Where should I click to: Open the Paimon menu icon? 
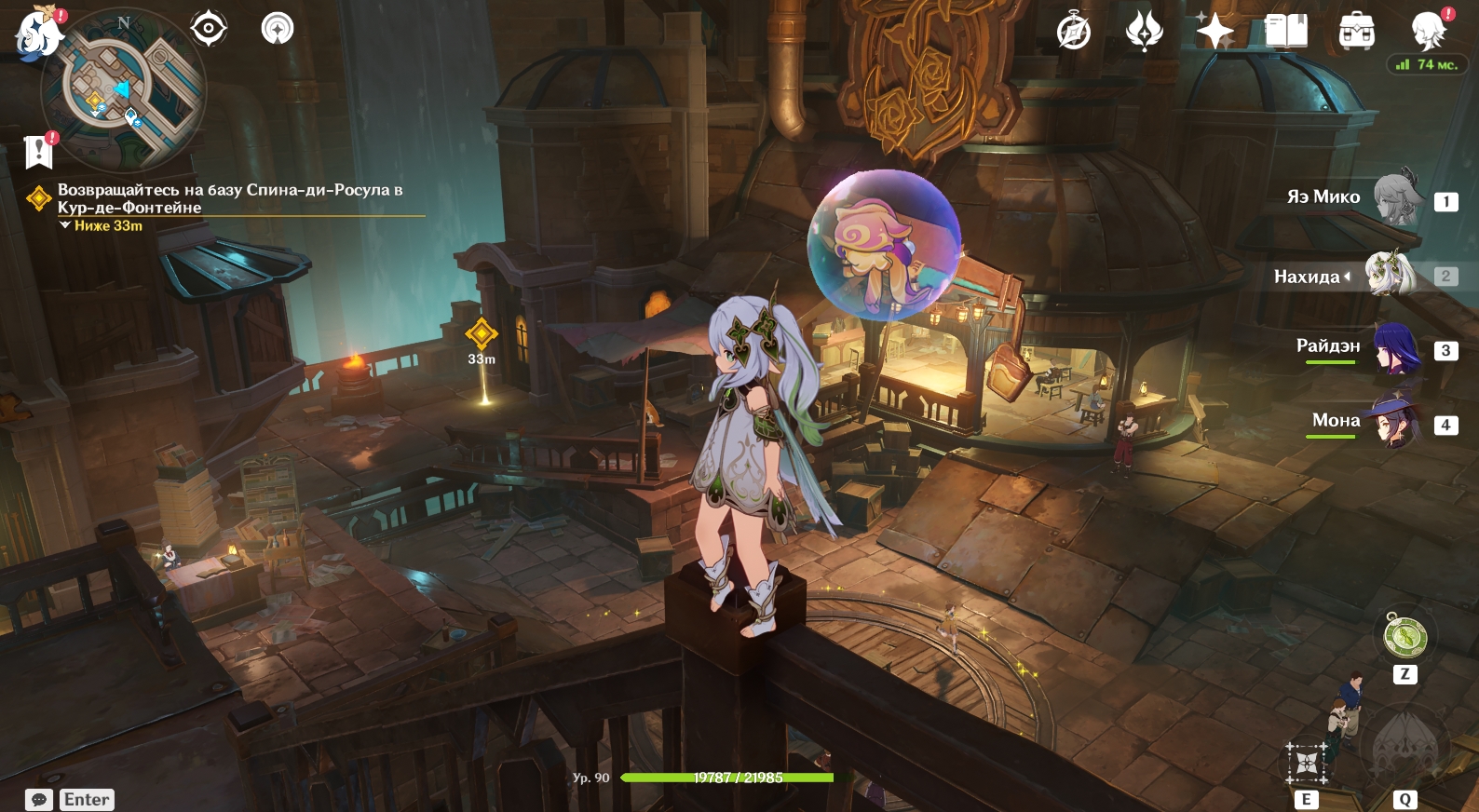click(37, 31)
